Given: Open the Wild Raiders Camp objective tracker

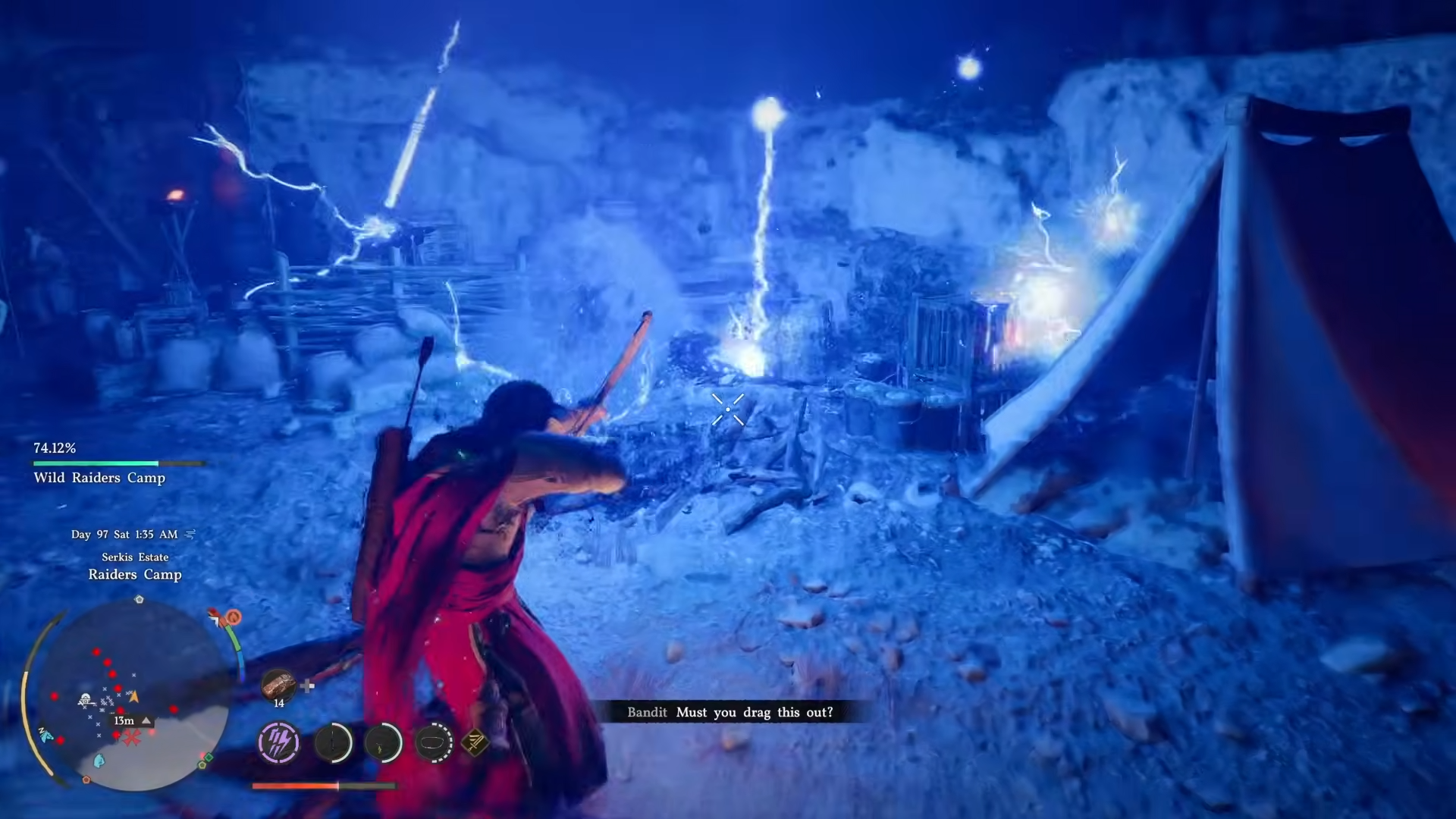Looking at the screenshot, I should (99, 478).
